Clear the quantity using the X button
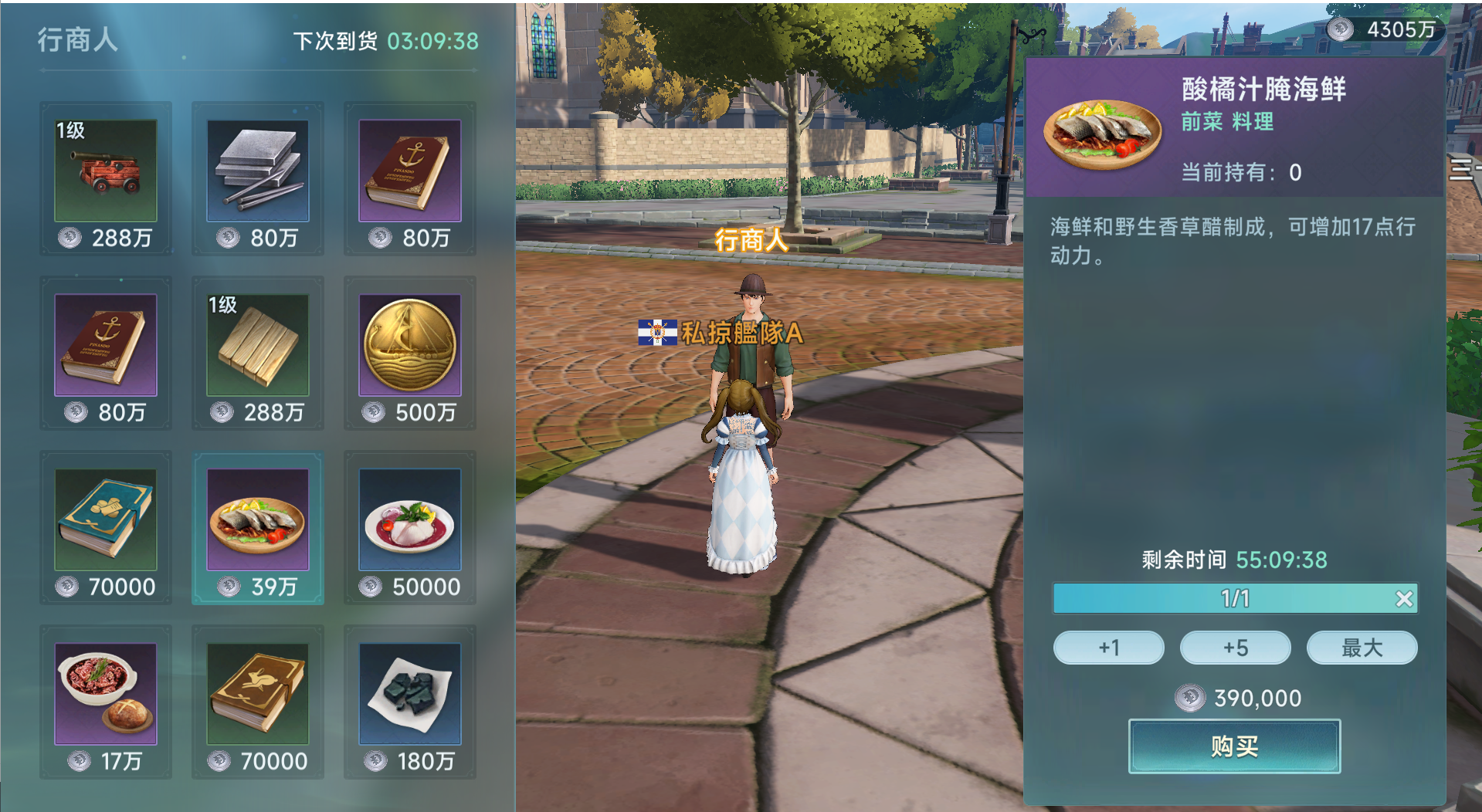 tap(1404, 598)
